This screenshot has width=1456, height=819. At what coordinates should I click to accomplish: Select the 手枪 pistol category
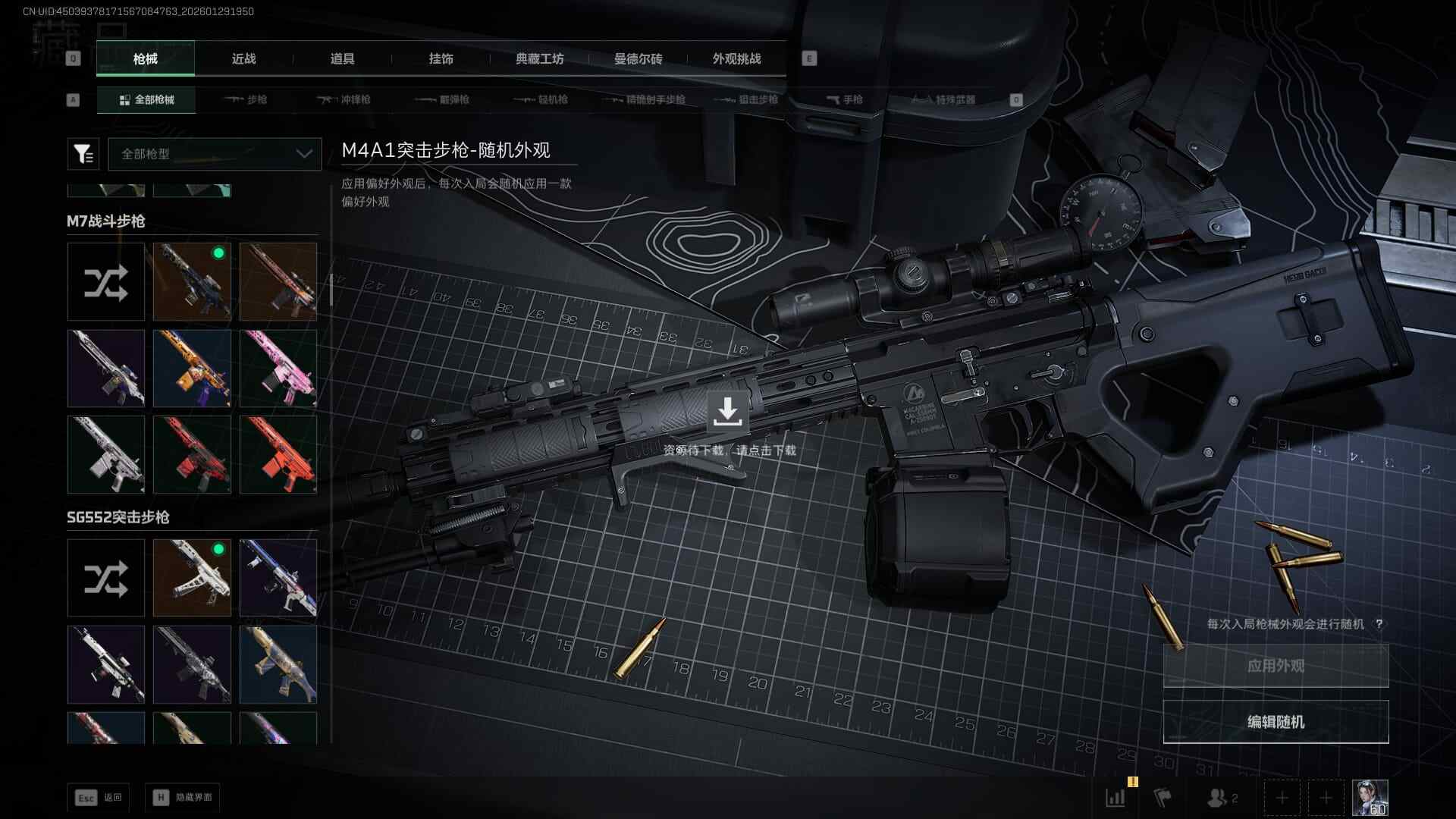[x=844, y=100]
